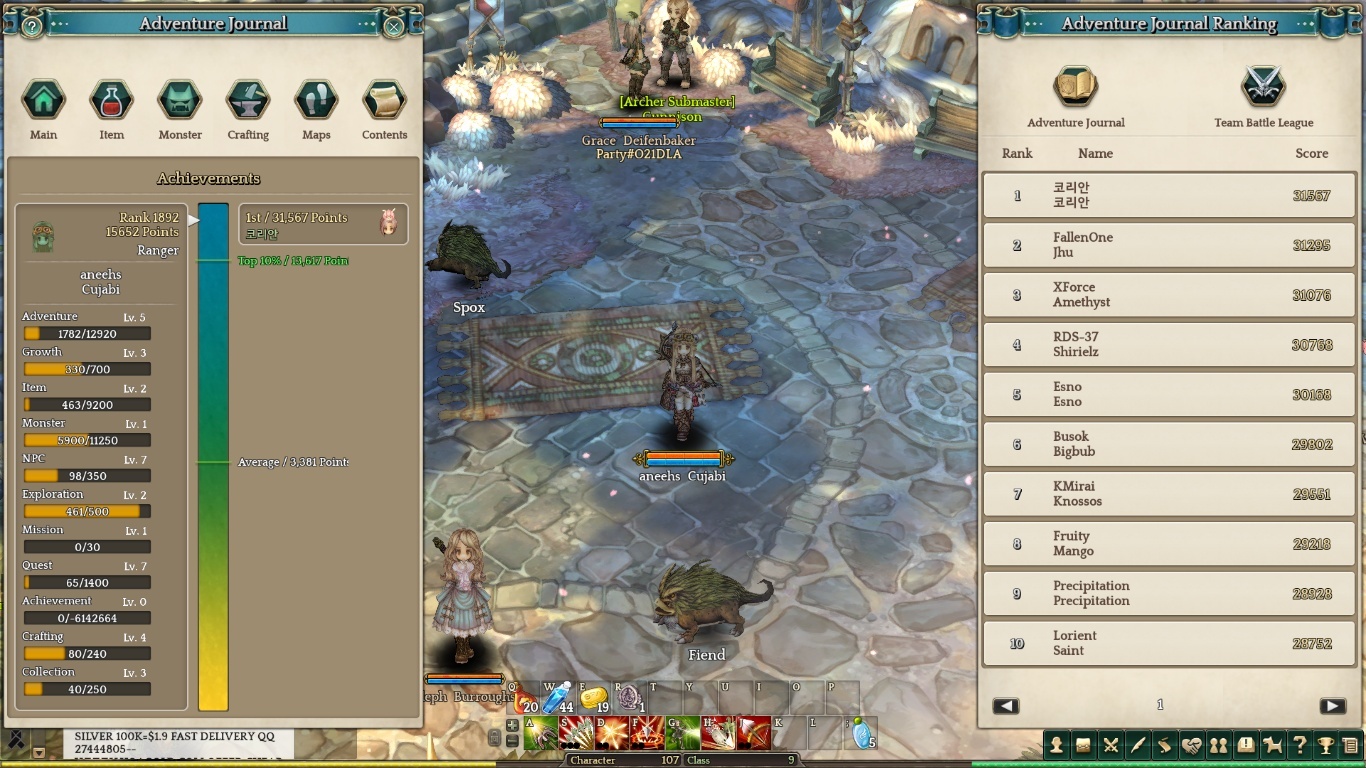Open the Contents journal tab
The image size is (1366, 768).
click(x=385, y=100)
